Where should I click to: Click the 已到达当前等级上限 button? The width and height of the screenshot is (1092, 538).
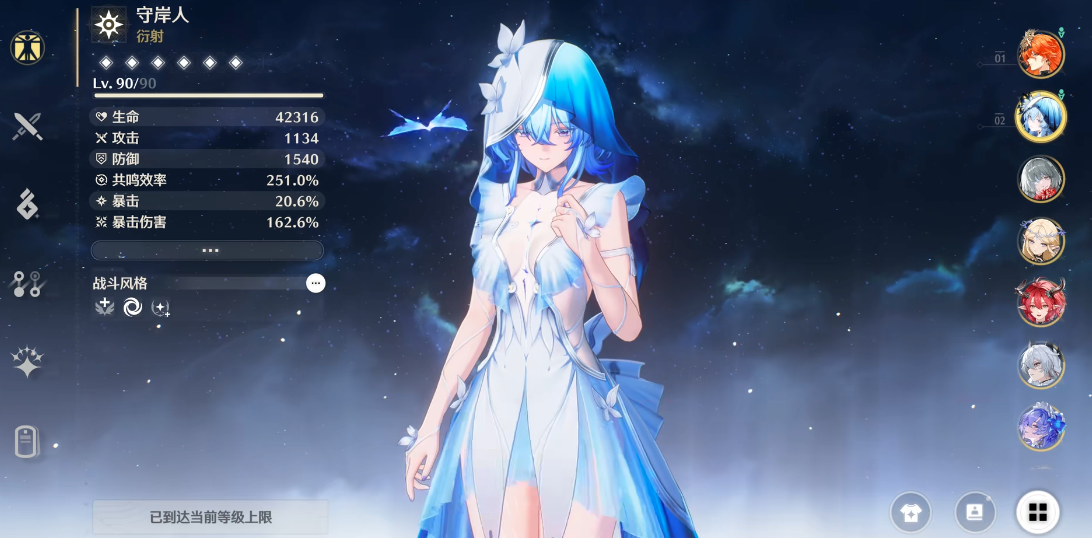click(210, 517)
